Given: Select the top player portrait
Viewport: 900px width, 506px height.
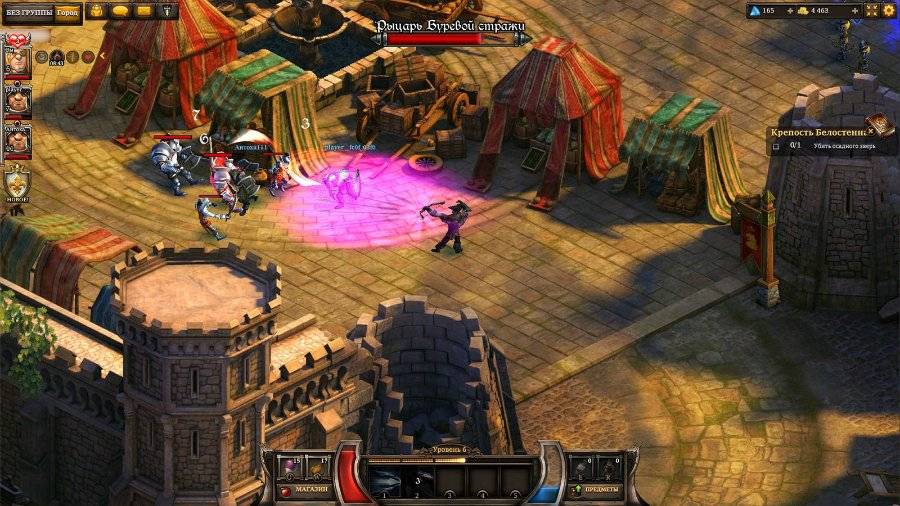Looking at the screenshot, I should 18,60.
